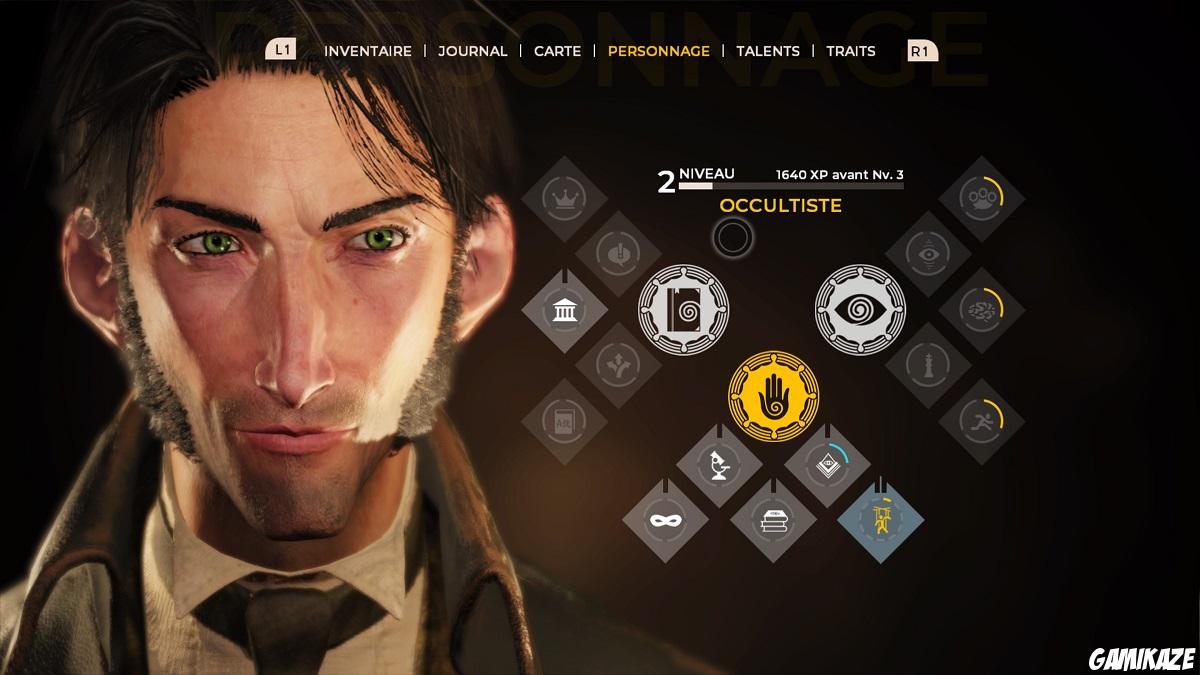The image size is (1200, 675).
Task: Pick the branching arrows skill diamond
Action: tap(618, 365)
